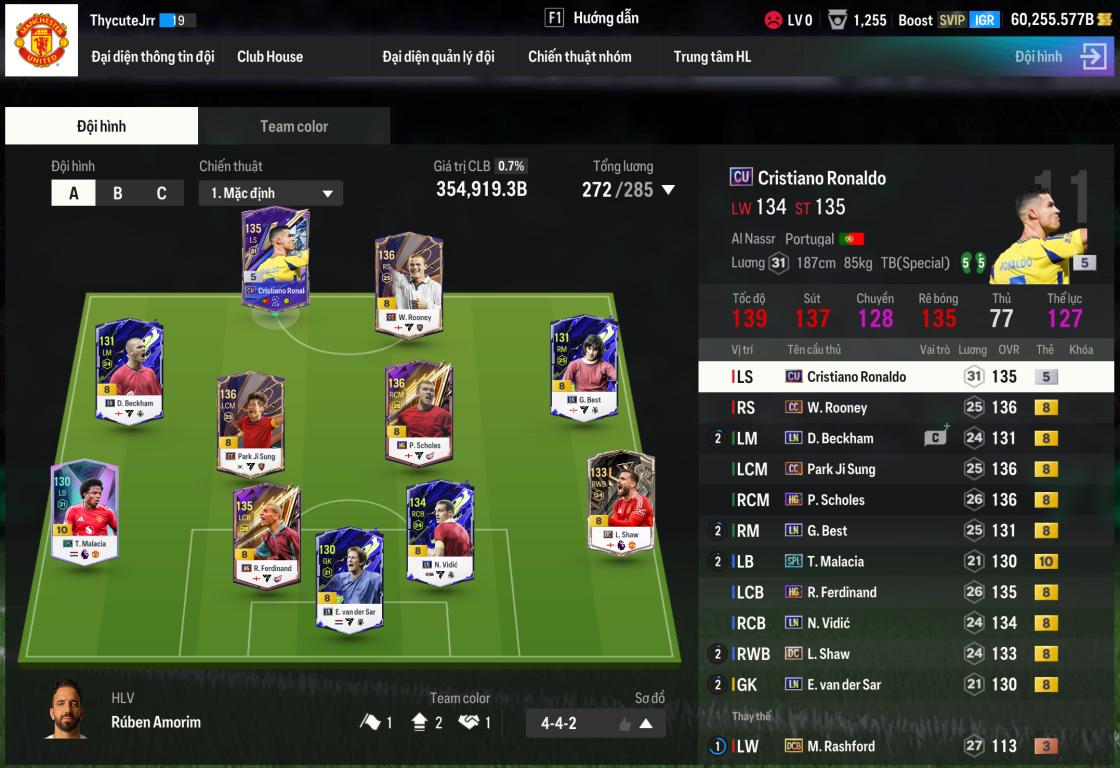The height and width of the screenshot is (768, 1120).
Task: Switch to the Team color tab
Action: point(294,126)
